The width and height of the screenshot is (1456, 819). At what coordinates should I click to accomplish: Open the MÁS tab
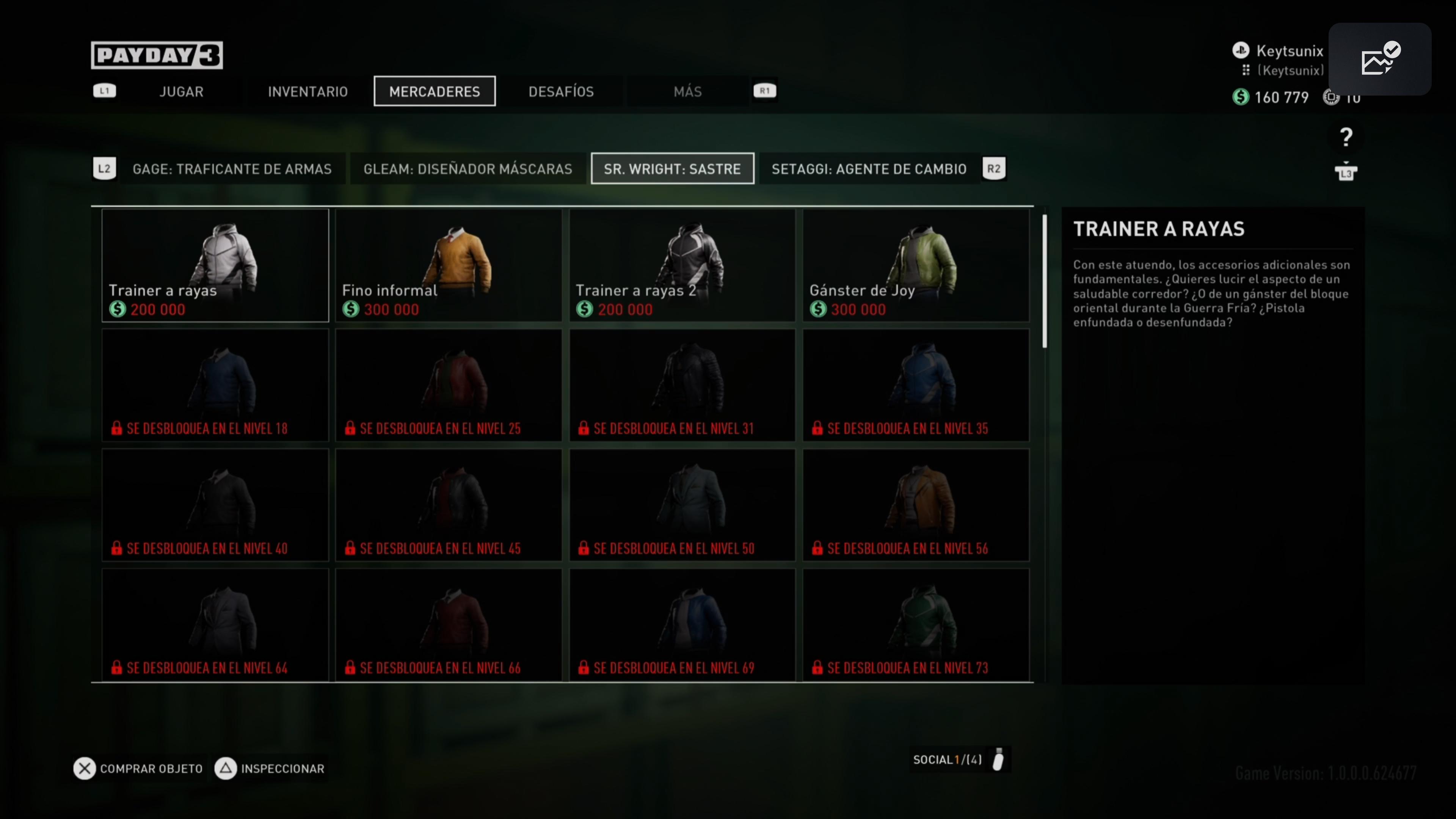click(x=687, y=91)
